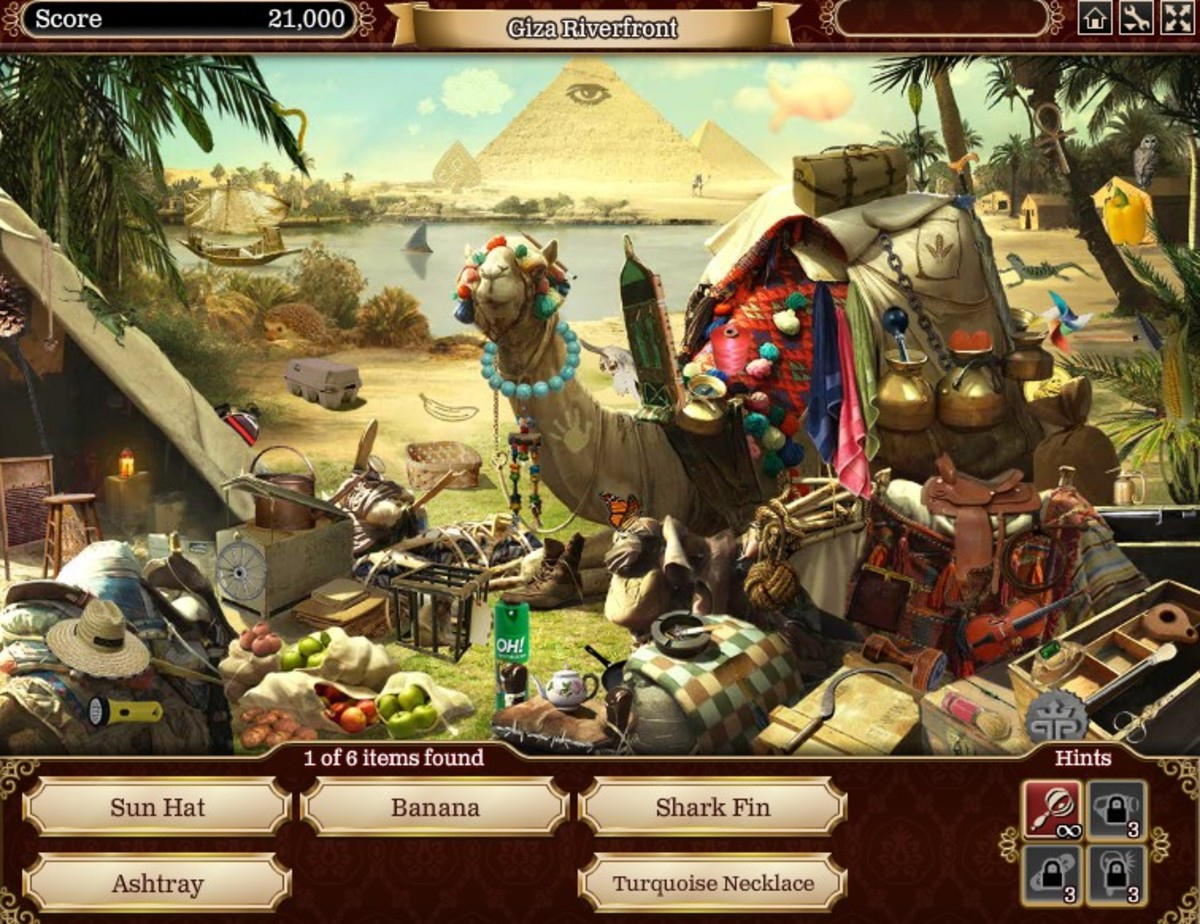Click the Shark Fin item label
The width and height of the screenshot is (1200, 924).
tap(712, 807)
